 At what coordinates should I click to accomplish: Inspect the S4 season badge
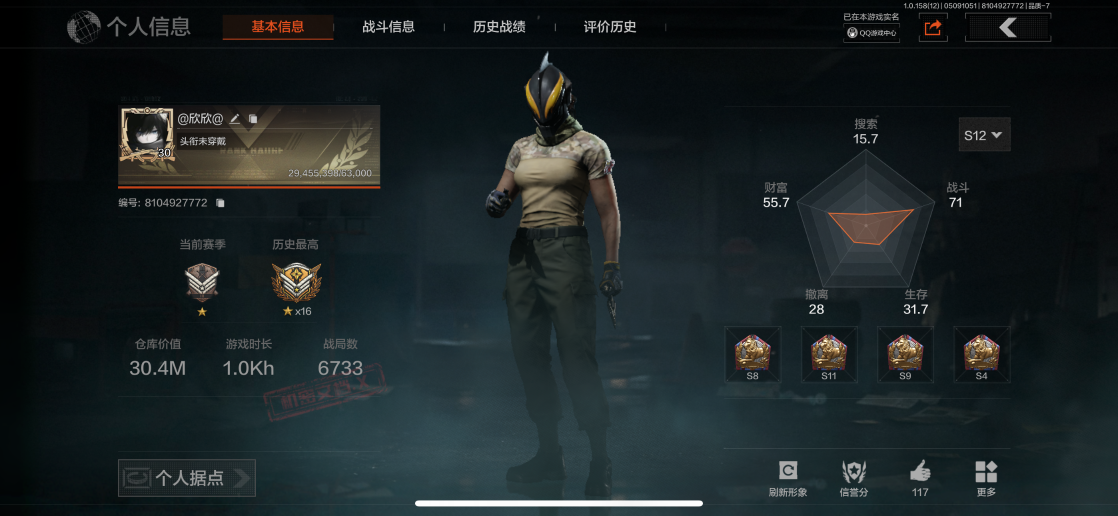[x=981, y=354]
